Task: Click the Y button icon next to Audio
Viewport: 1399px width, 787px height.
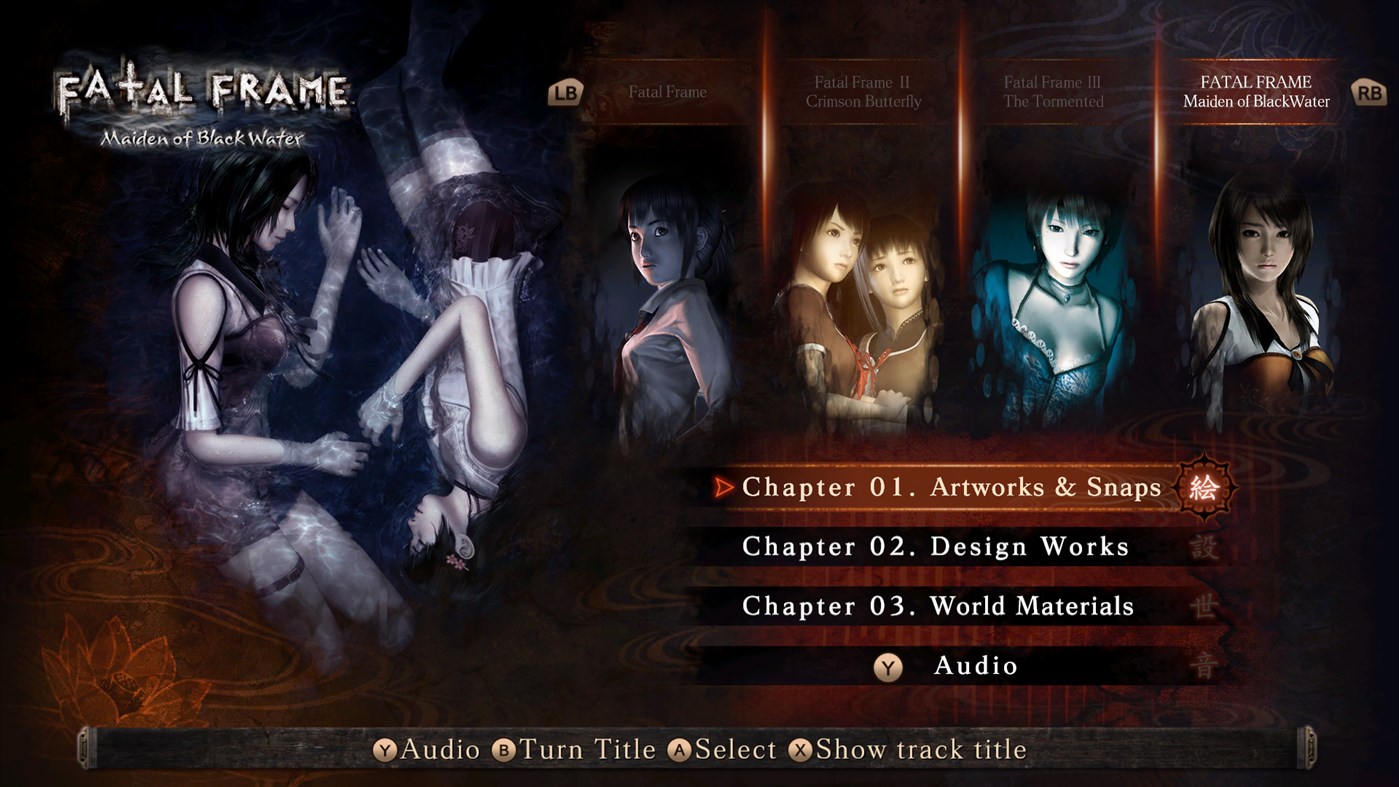Action: pyautogui.click(x=887, y=666)
